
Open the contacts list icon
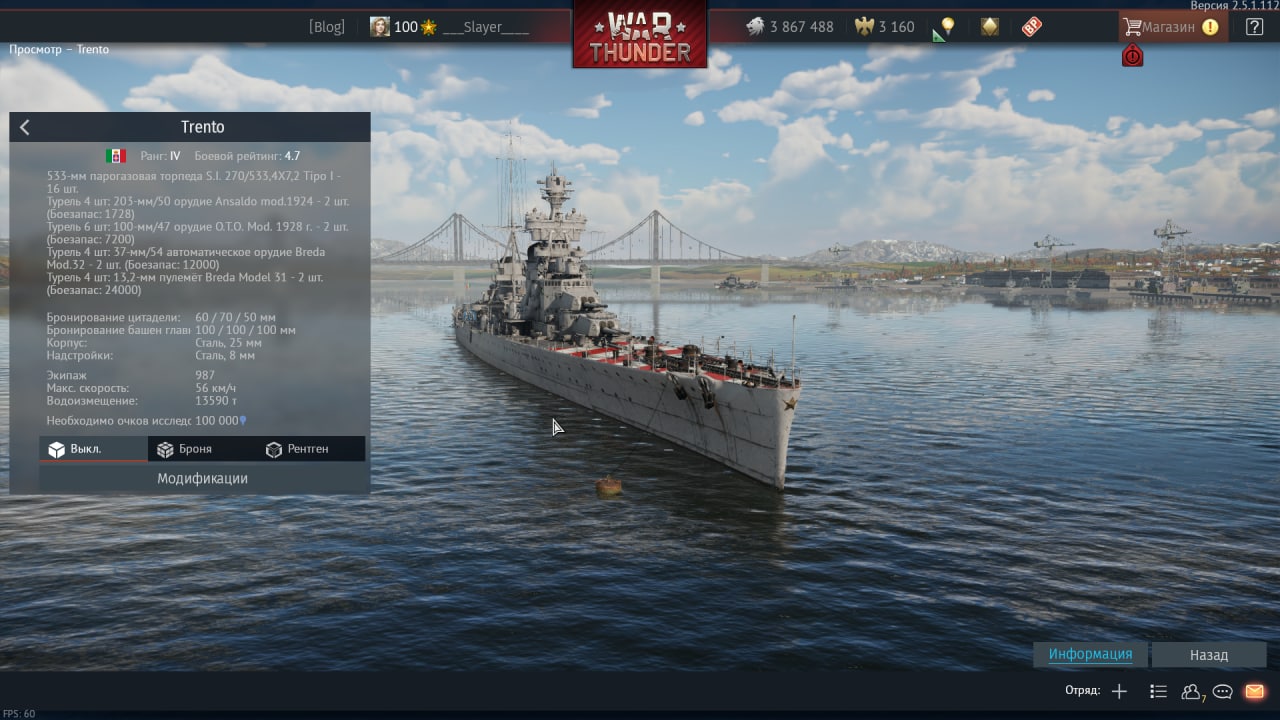1158,691
